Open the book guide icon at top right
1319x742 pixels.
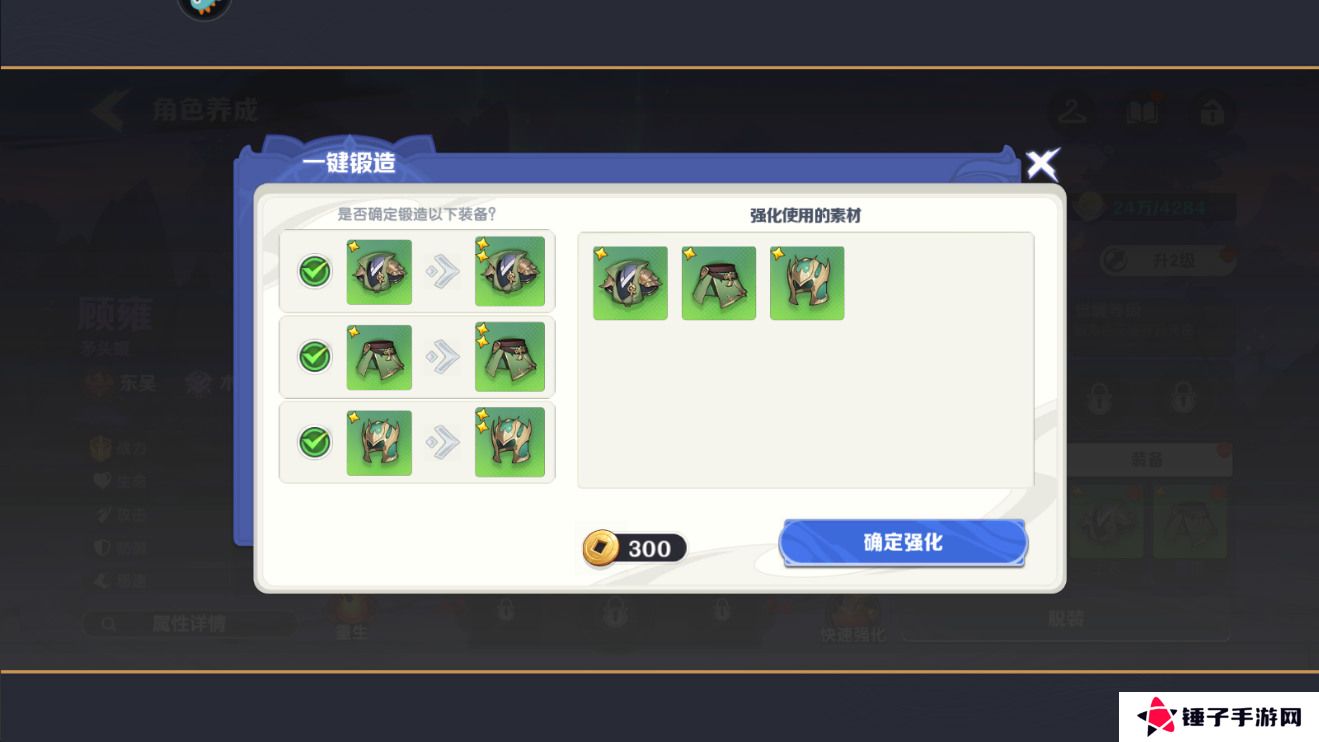1143,114
